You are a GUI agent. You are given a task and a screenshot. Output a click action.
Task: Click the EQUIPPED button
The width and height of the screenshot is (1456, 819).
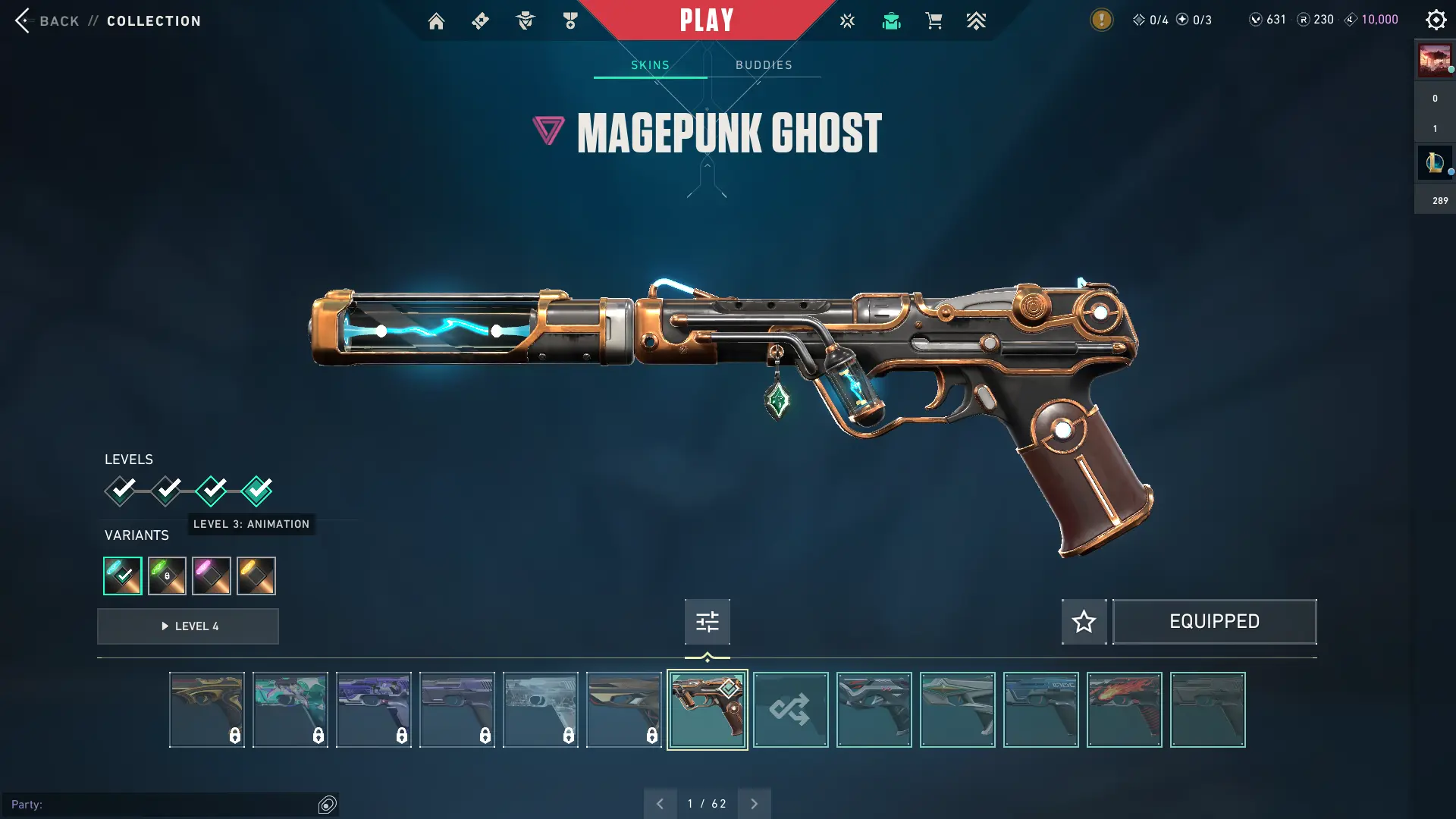(1214, 622)
